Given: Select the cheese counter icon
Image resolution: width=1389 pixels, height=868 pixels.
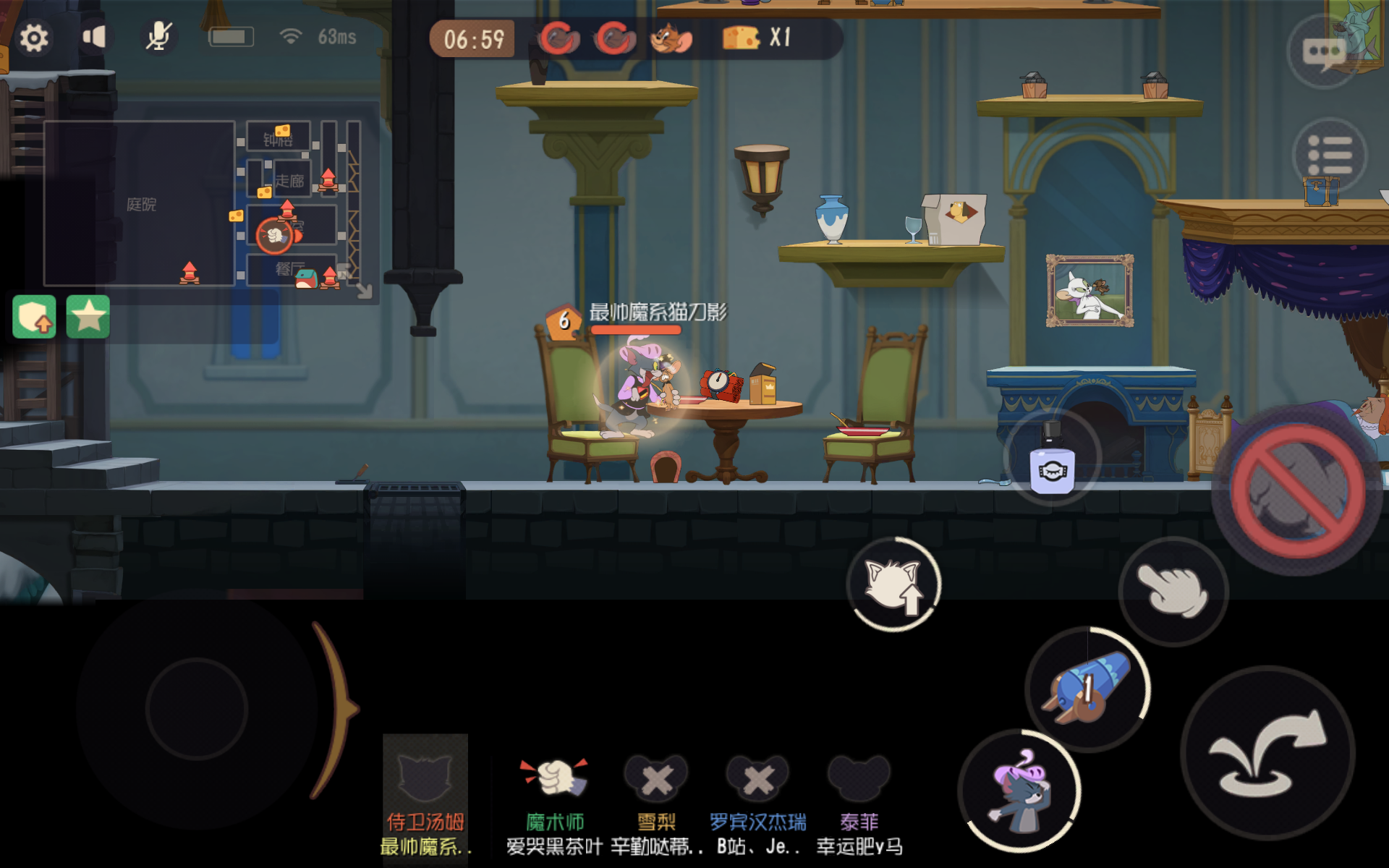Looking at the screenshot, I should pyautogui.click(x=739, y=38).
